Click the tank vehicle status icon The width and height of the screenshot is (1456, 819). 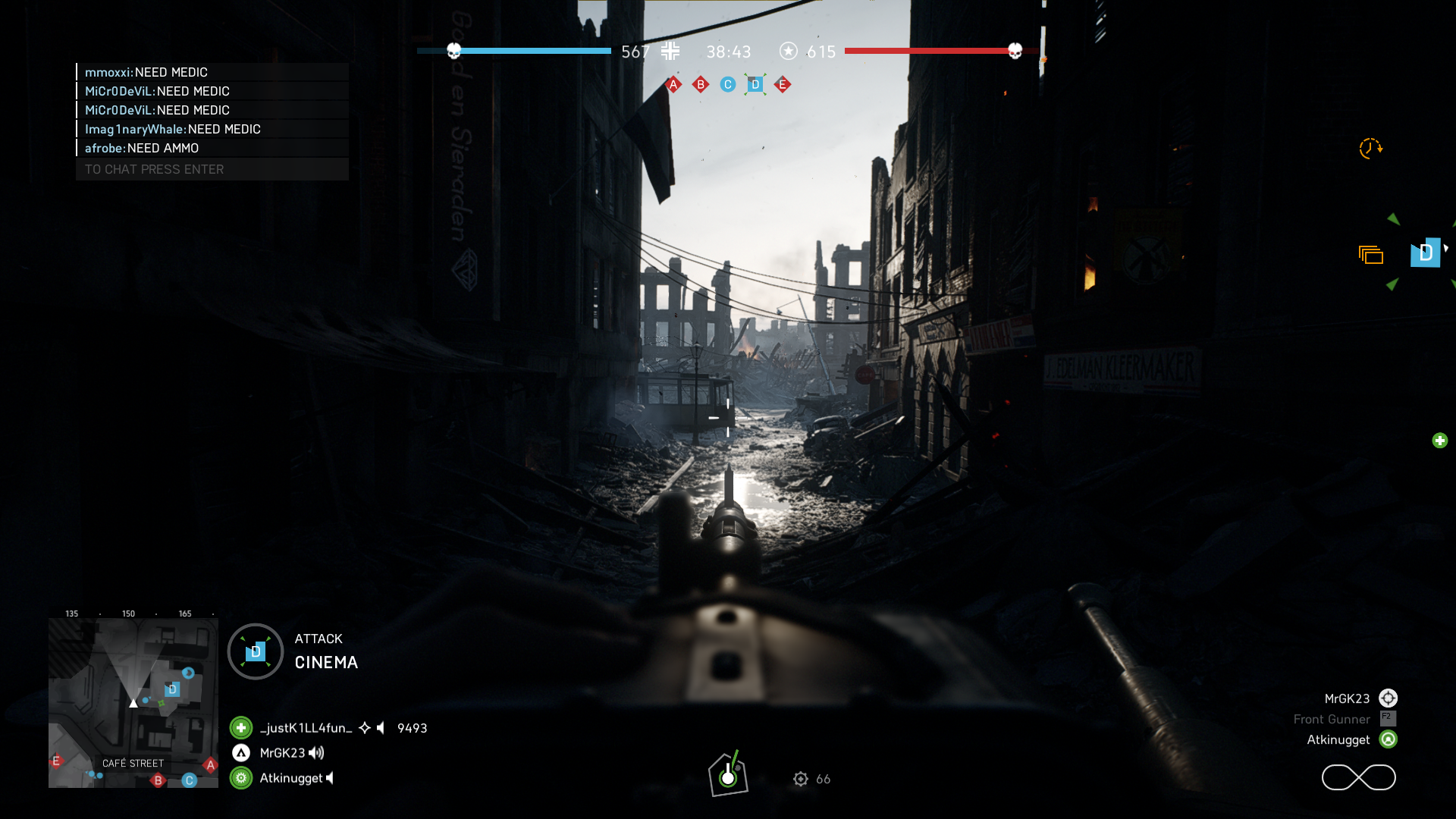coord(728,774)
